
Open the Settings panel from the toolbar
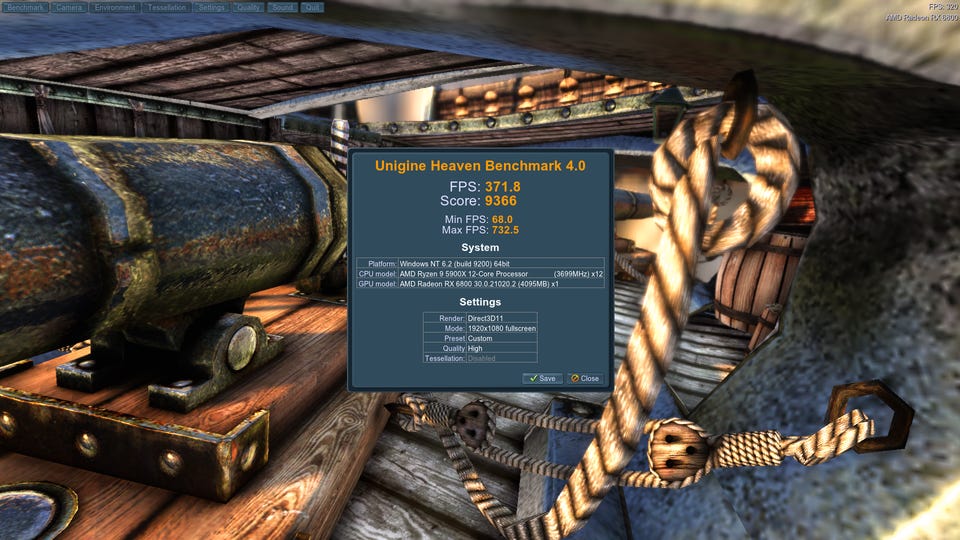pyautogui.click(x=211, y=7)
